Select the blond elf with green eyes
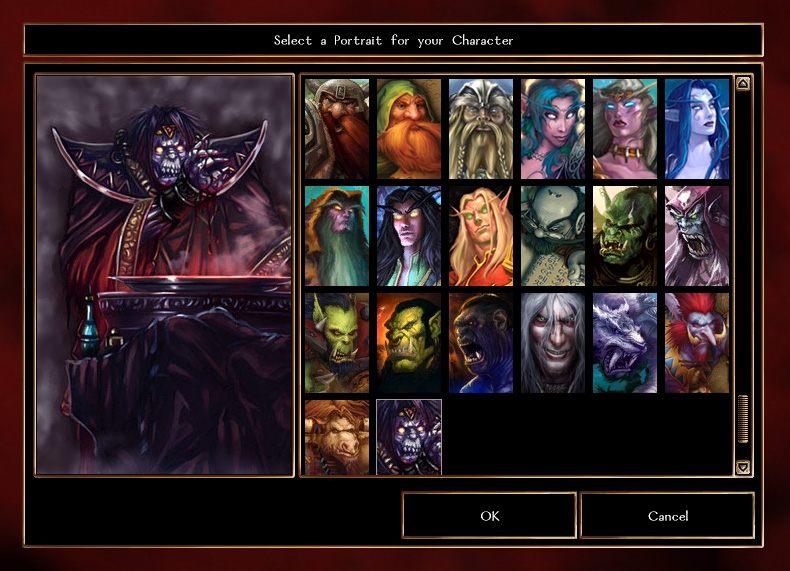 (481, 236)
